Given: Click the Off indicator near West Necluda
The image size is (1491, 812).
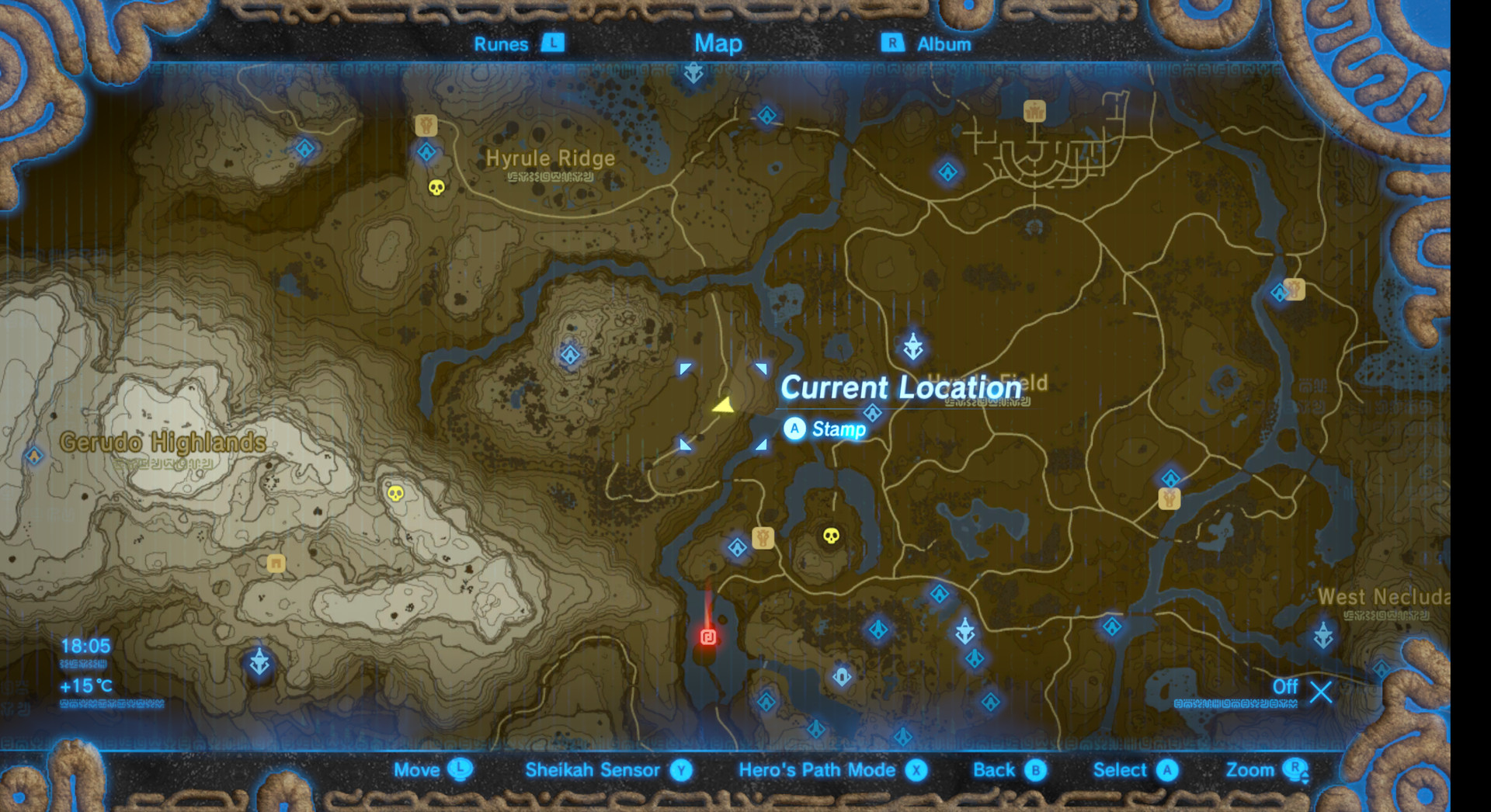Looking at the screenshot, I should click(1284, 687).
